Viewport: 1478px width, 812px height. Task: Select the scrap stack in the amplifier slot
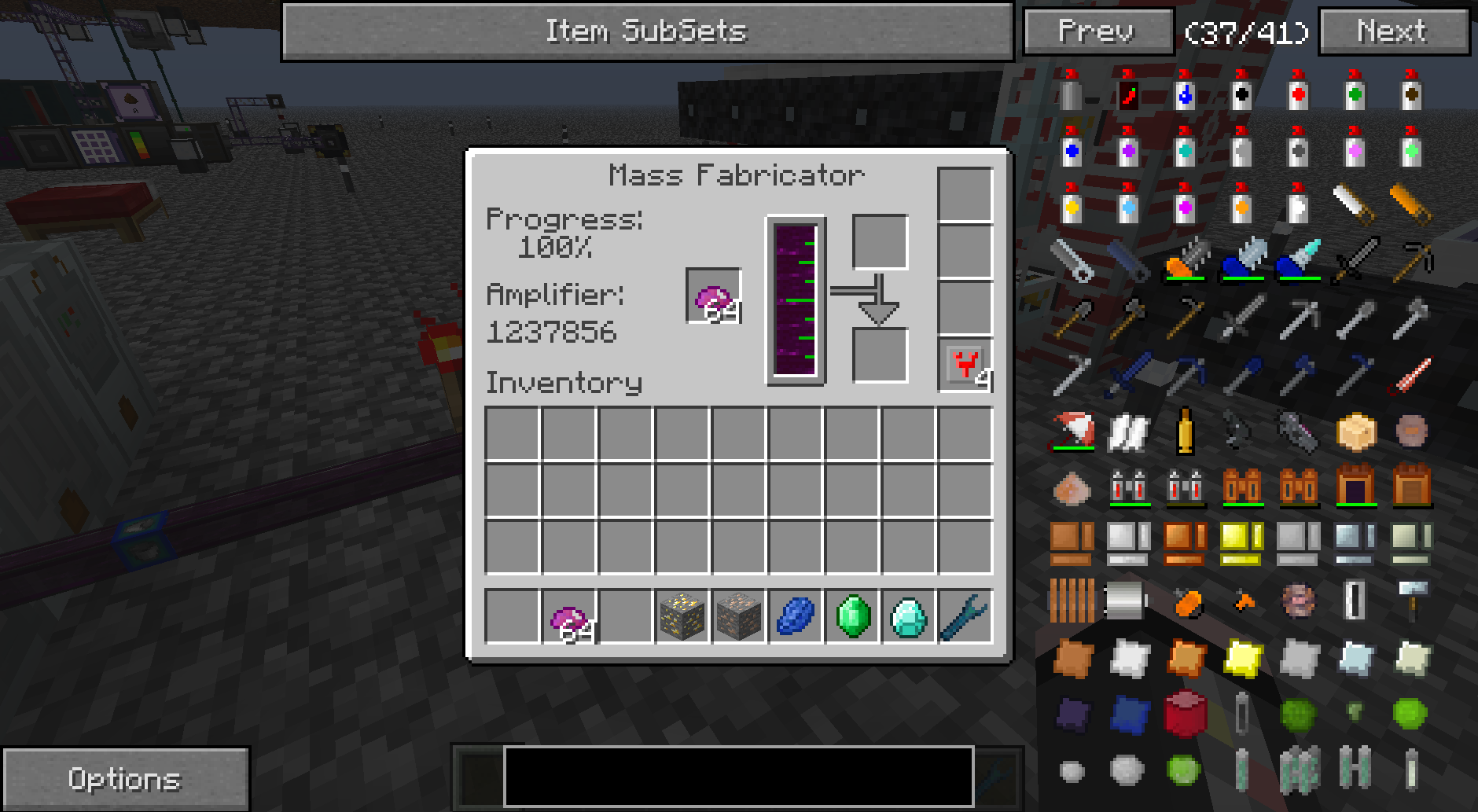[714, 296]
